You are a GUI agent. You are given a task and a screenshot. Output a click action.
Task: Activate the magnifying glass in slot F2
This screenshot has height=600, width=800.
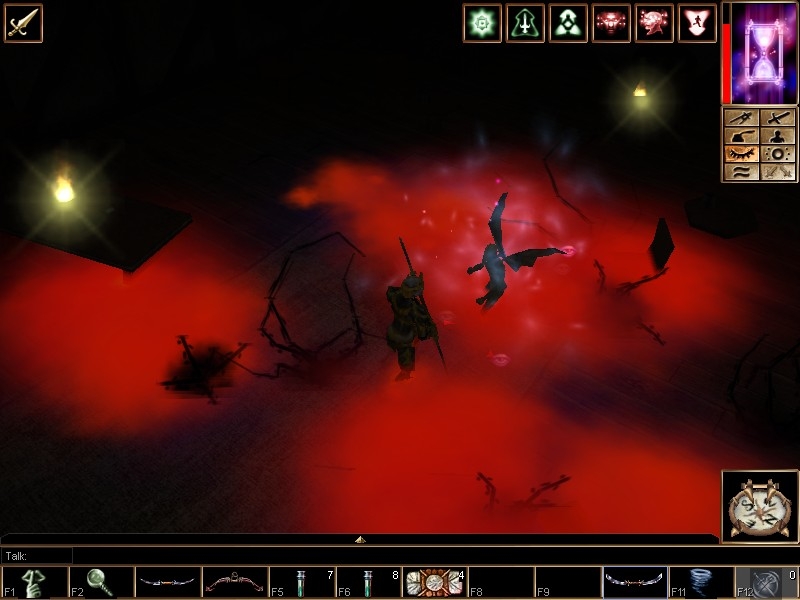[x=101, y=582]
